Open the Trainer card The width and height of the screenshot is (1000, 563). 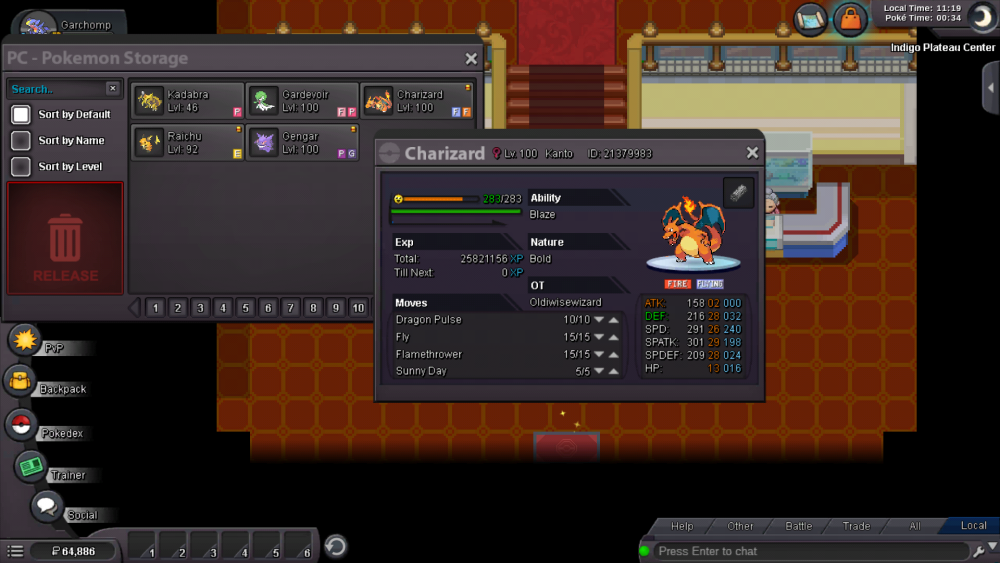(31, 467)
